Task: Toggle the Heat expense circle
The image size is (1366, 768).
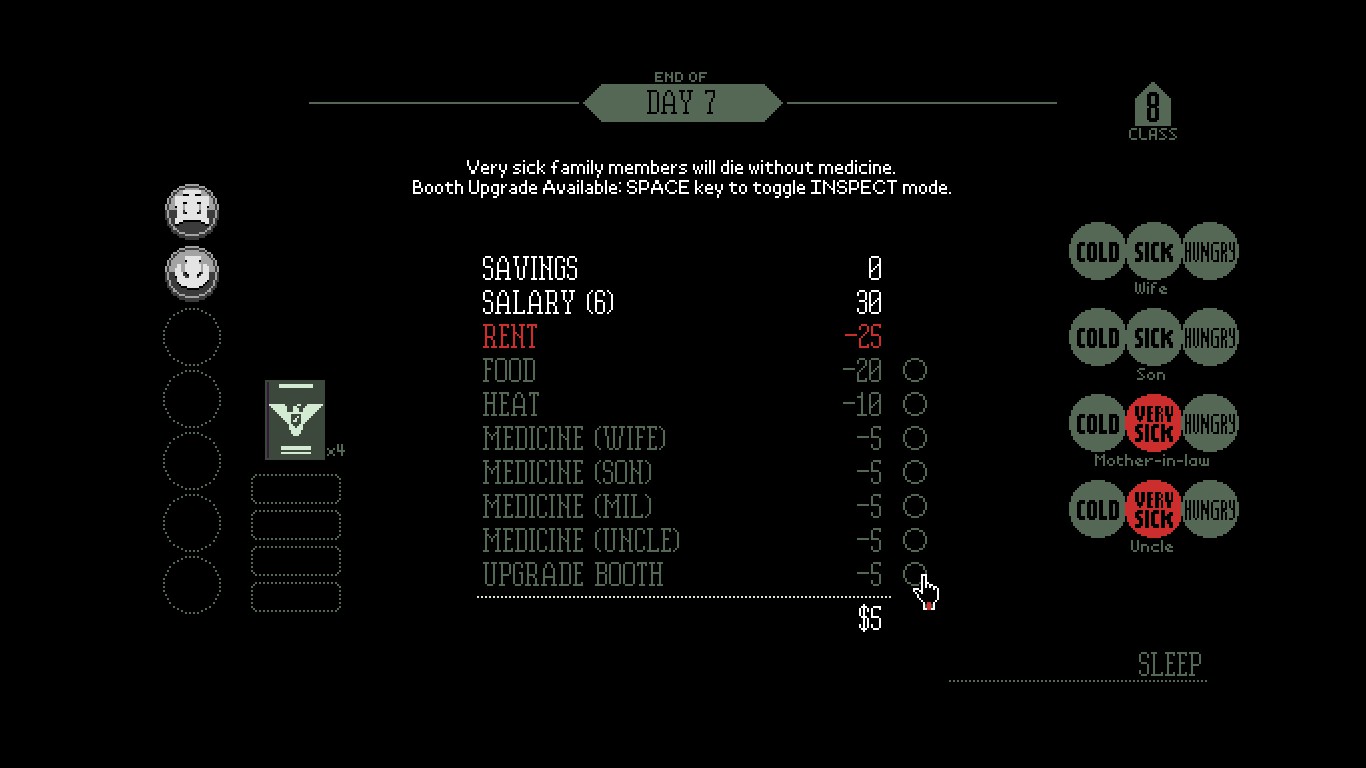Action: 914,405
